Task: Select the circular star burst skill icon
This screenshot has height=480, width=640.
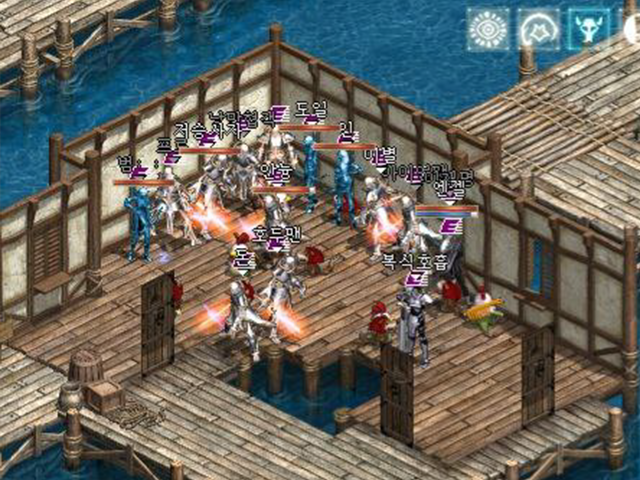Action: [x=539, y=30]
